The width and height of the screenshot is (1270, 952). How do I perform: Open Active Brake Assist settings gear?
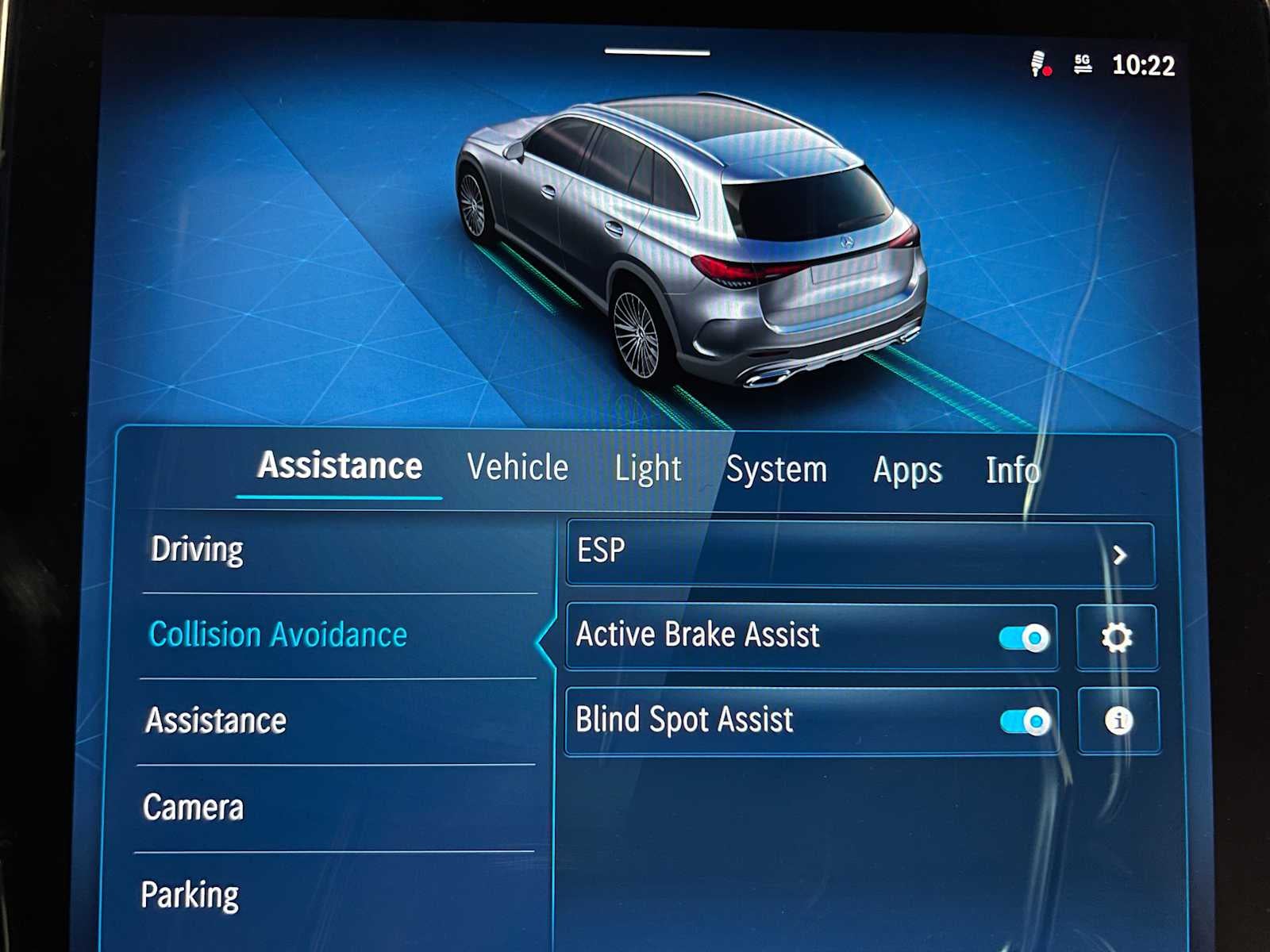pos(1117,635)
